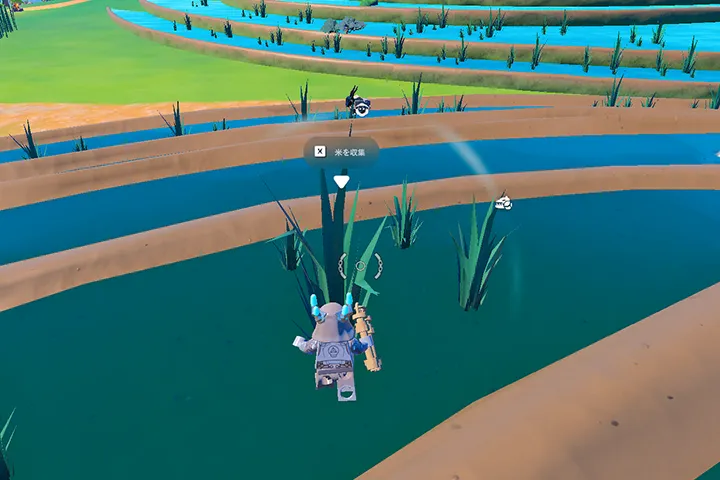720x480 pixels.
Task: Click the round goggle-face marker icon
Action: 361,108
